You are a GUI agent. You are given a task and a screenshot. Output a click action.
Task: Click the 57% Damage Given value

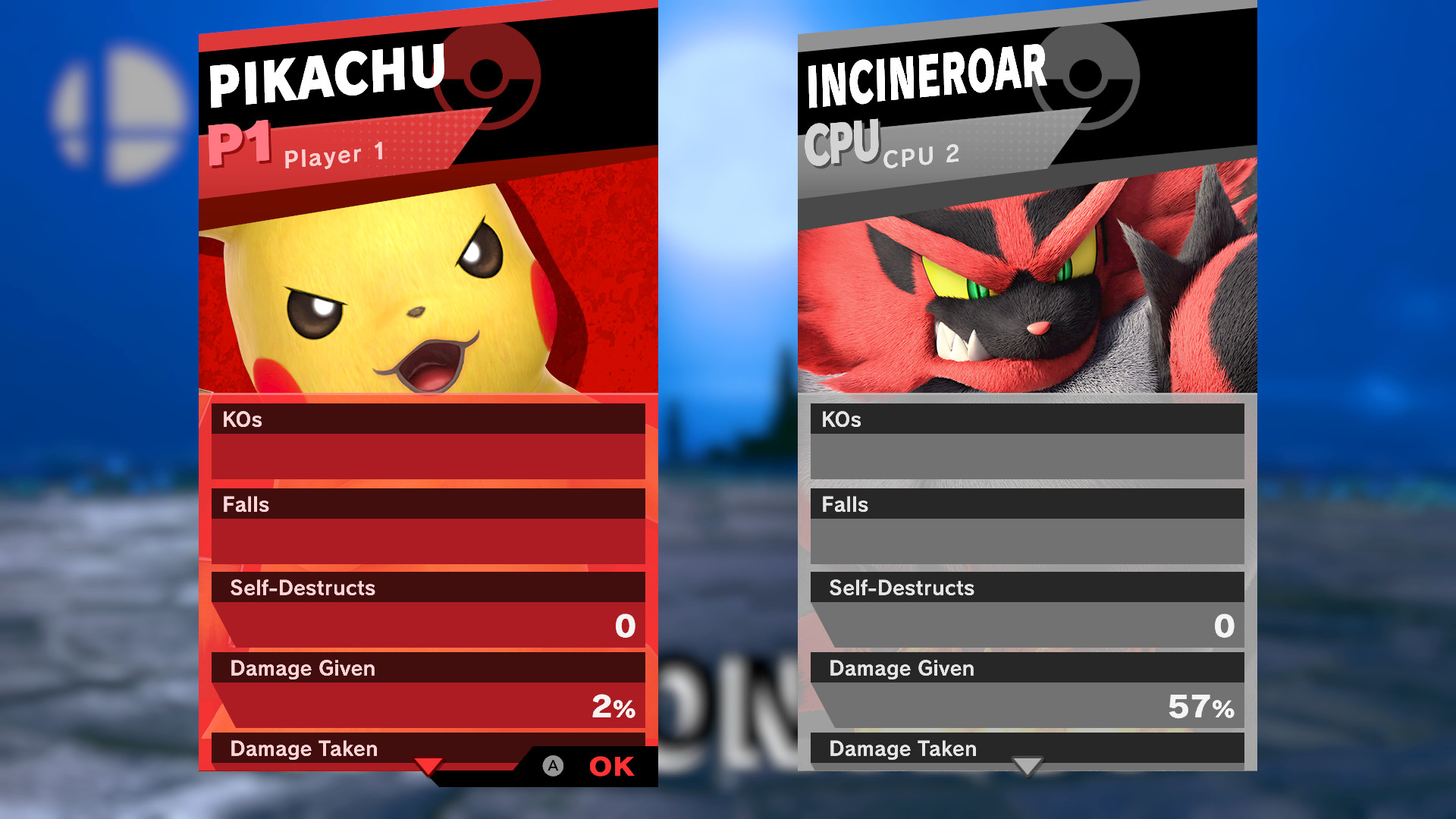(1206, 709)
